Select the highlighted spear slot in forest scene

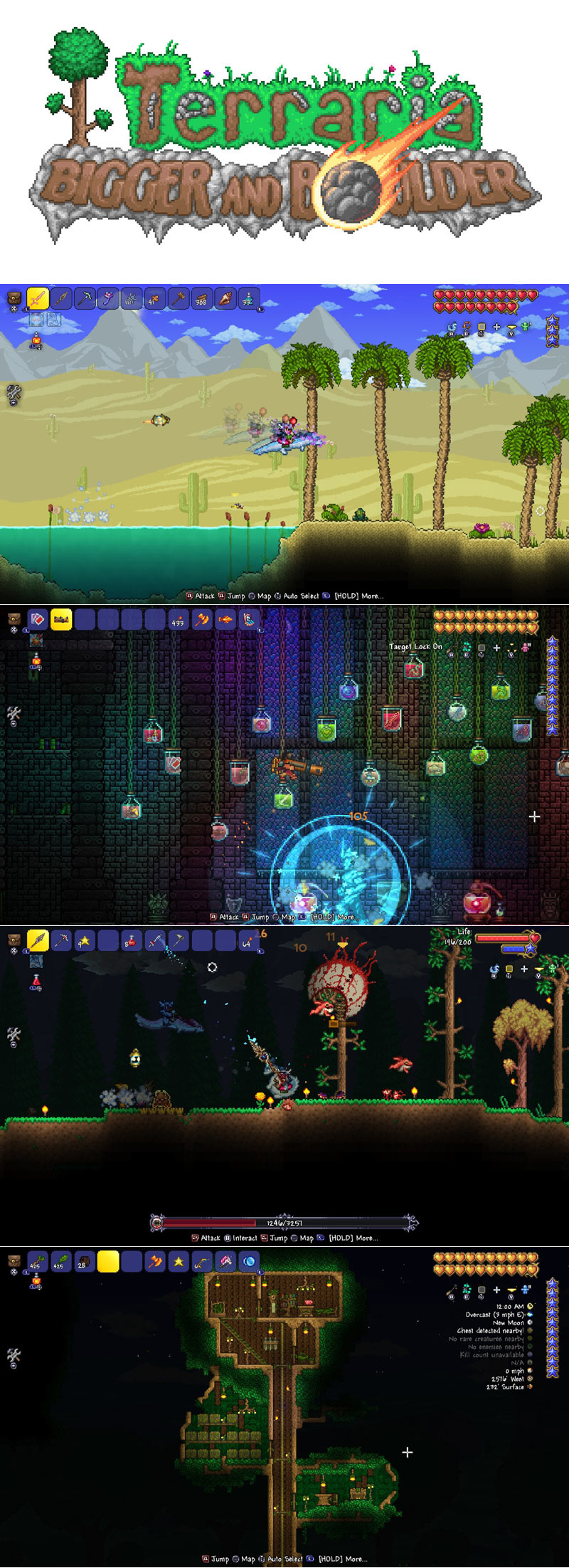[38, 940]
